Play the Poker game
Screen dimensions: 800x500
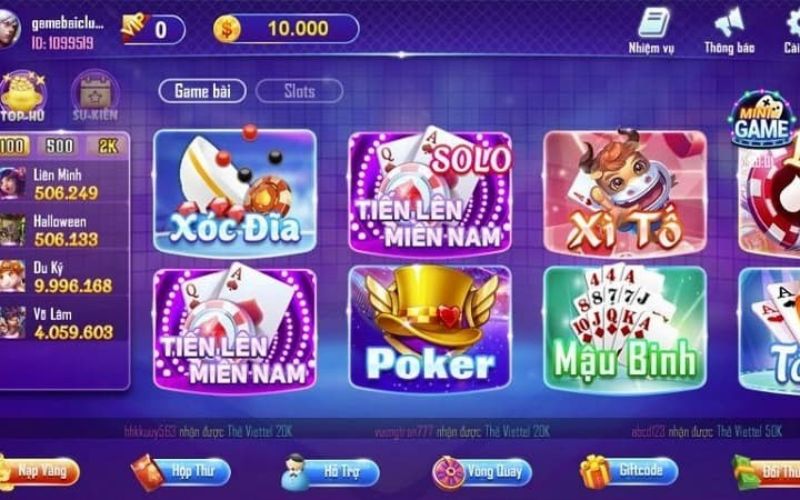point(429,327)
